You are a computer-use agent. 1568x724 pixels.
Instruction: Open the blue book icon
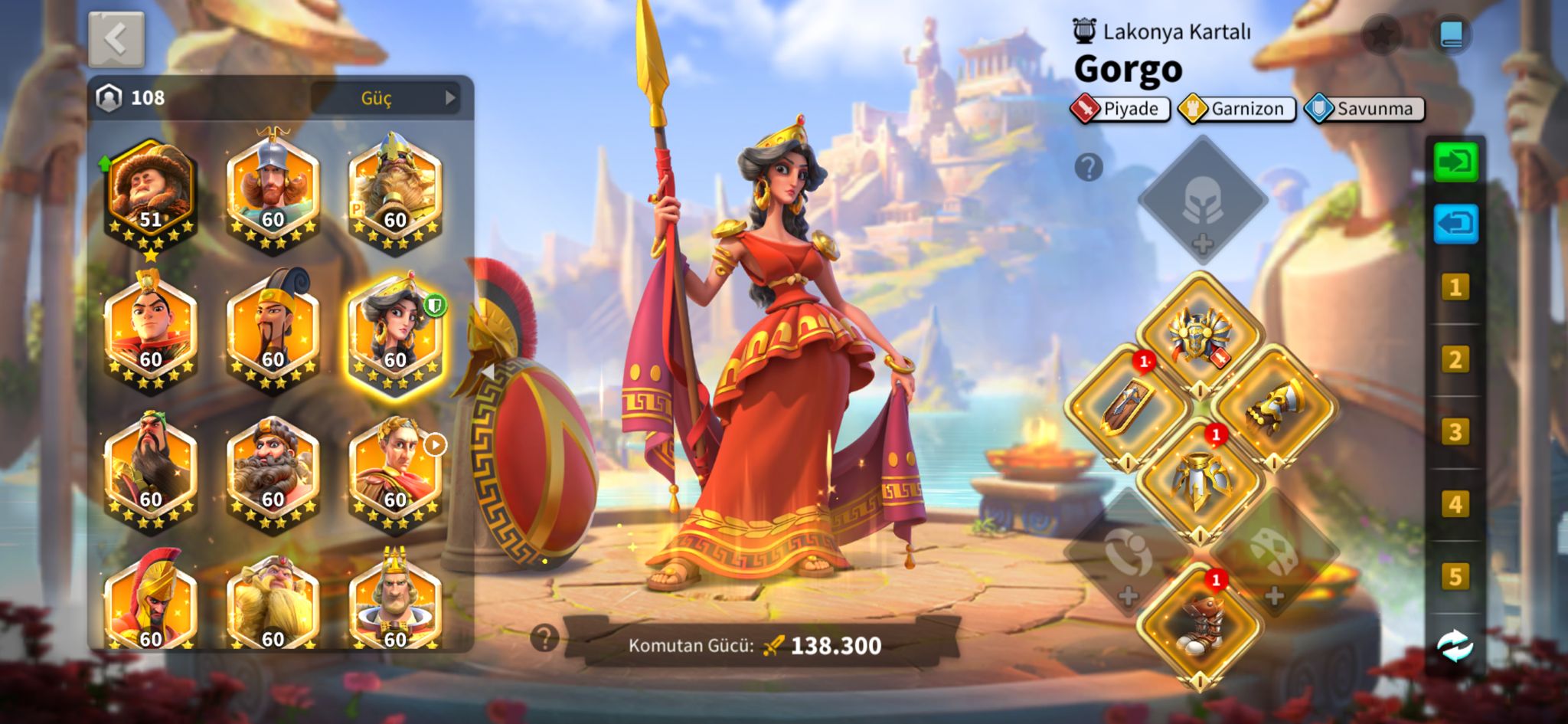coord(1451,34)
